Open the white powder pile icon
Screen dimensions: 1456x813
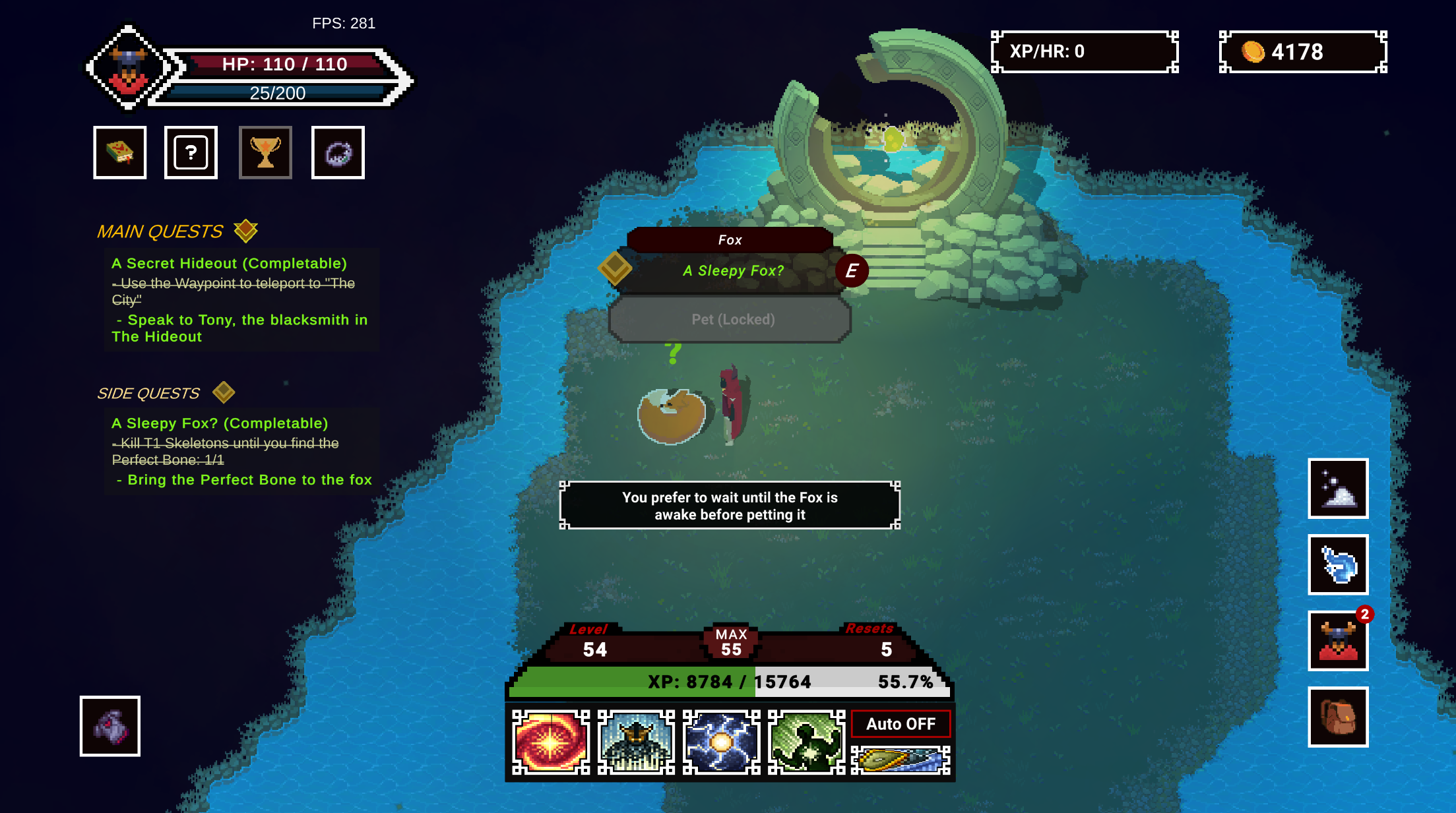1338,489
